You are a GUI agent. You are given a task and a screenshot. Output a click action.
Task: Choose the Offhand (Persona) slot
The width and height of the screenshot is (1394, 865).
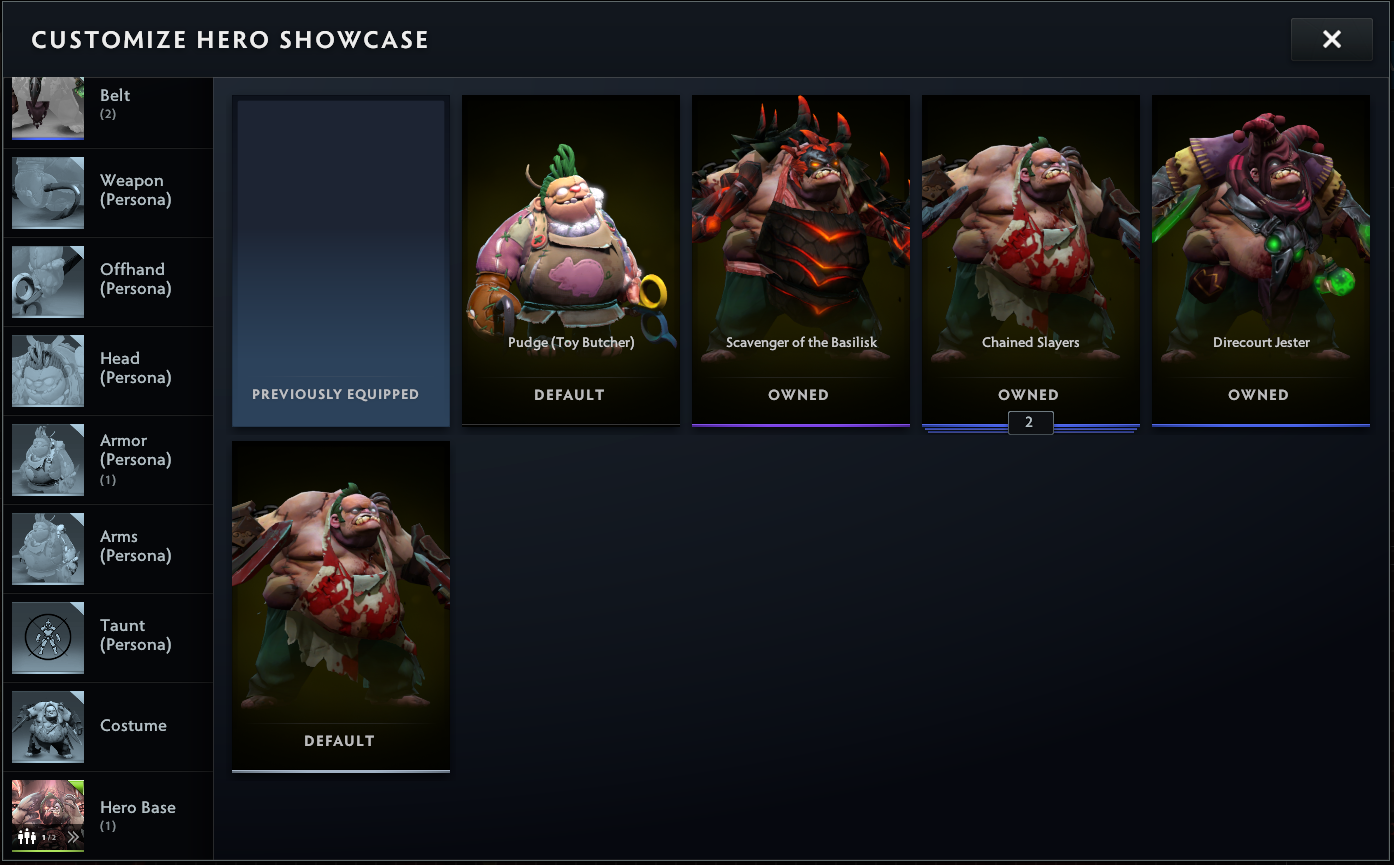107,281
